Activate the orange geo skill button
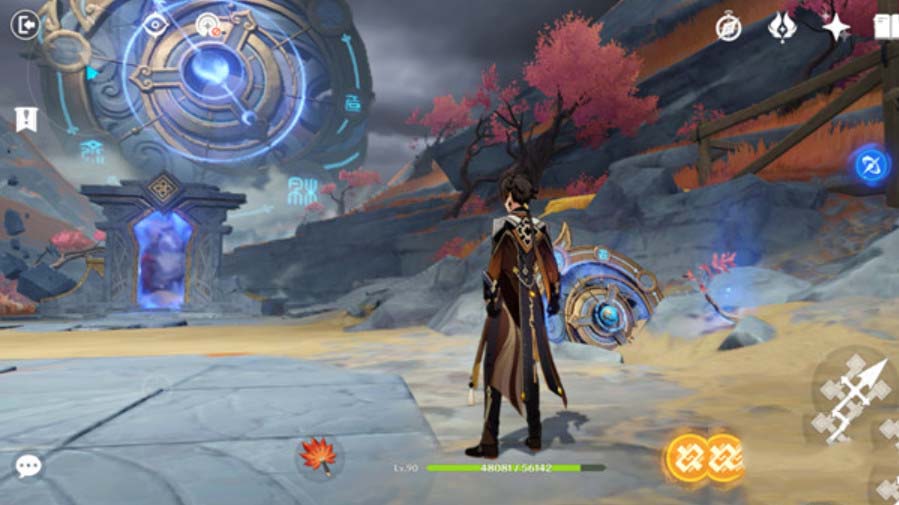This screenshot has height=505, width=899. click(x=706, y=457)
